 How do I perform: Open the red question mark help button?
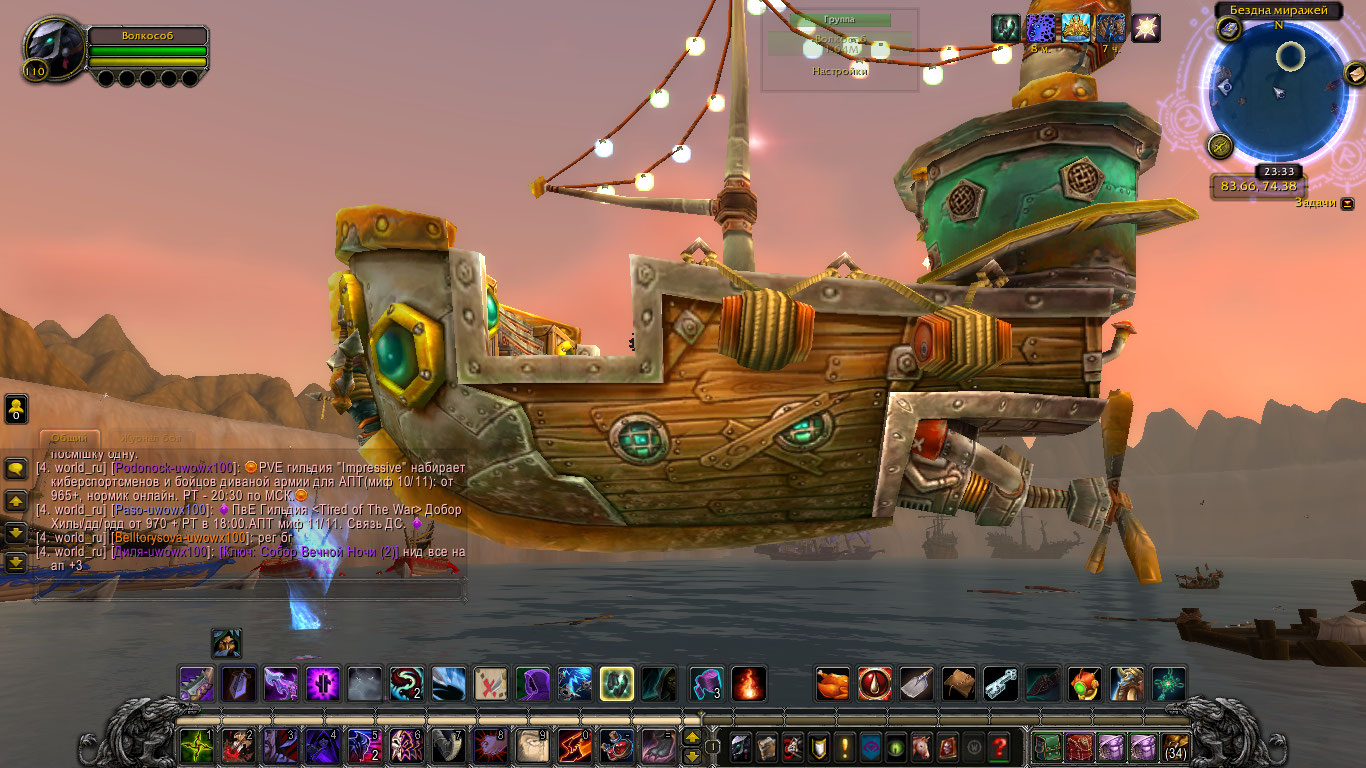coord(998,747)
